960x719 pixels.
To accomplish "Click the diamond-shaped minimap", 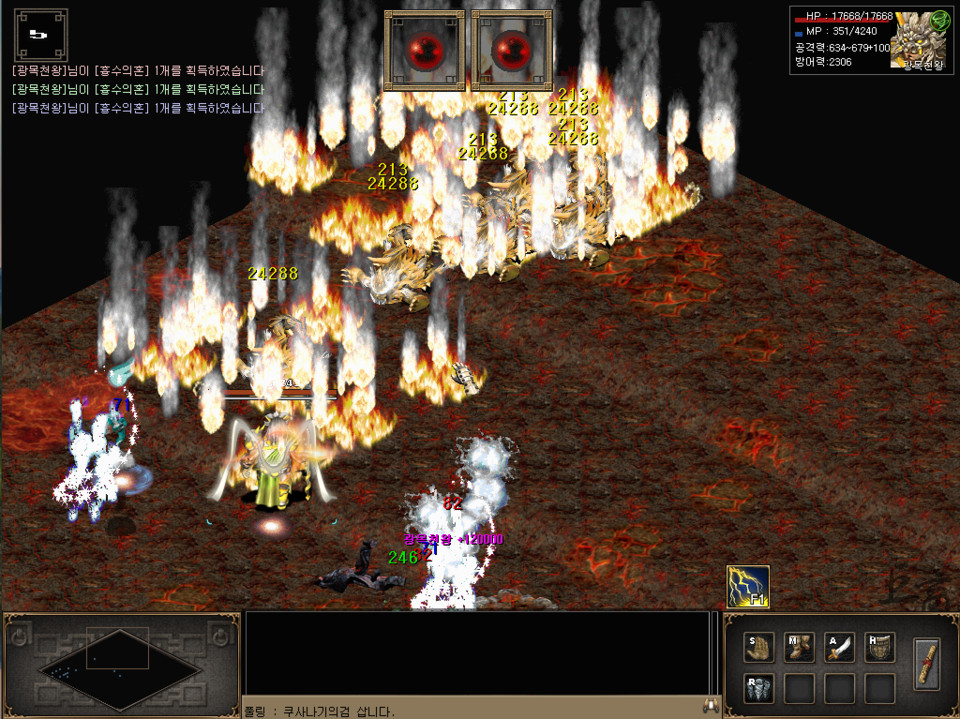I will pyautogui.click(x=118, y=661).
